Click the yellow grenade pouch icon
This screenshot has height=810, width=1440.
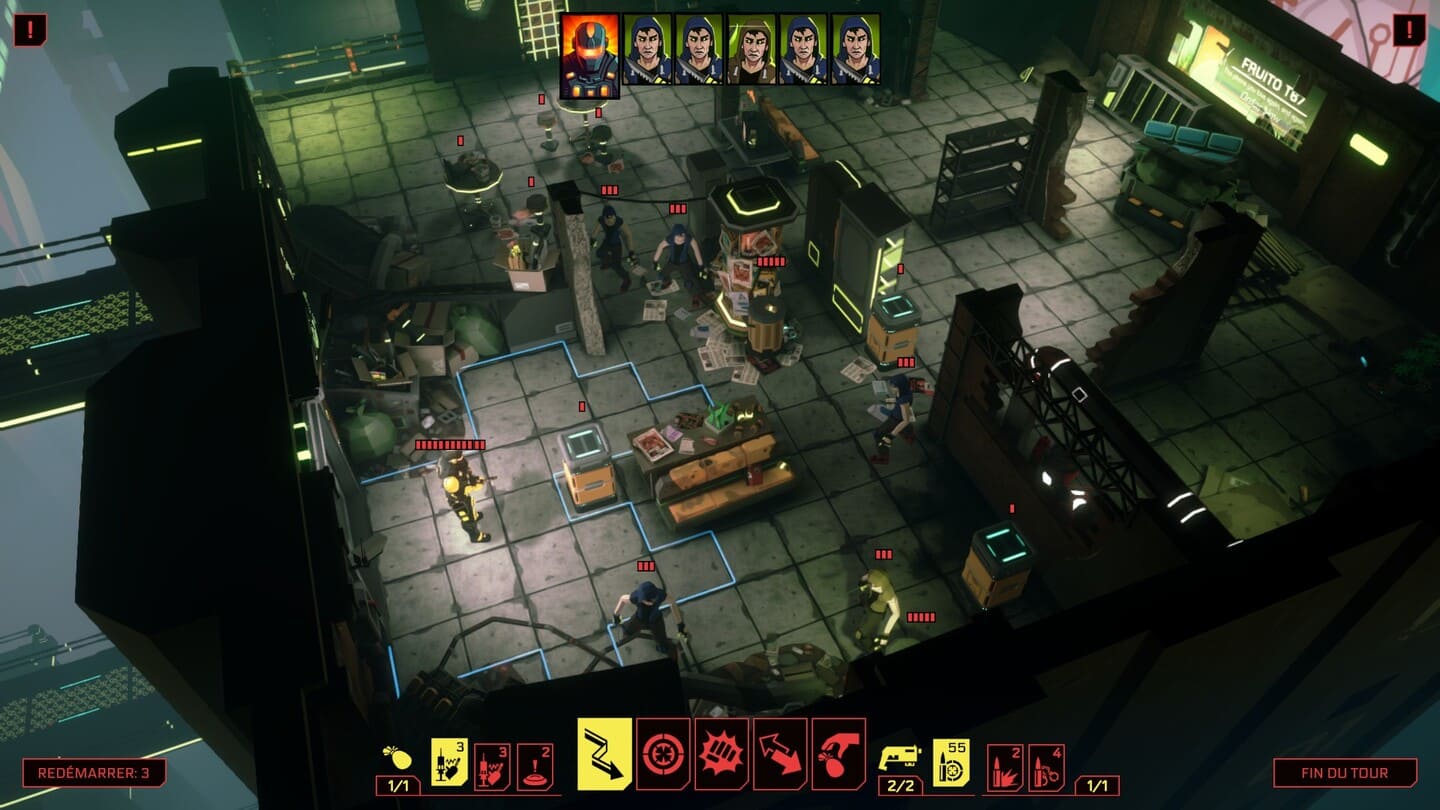pos(397,759)
